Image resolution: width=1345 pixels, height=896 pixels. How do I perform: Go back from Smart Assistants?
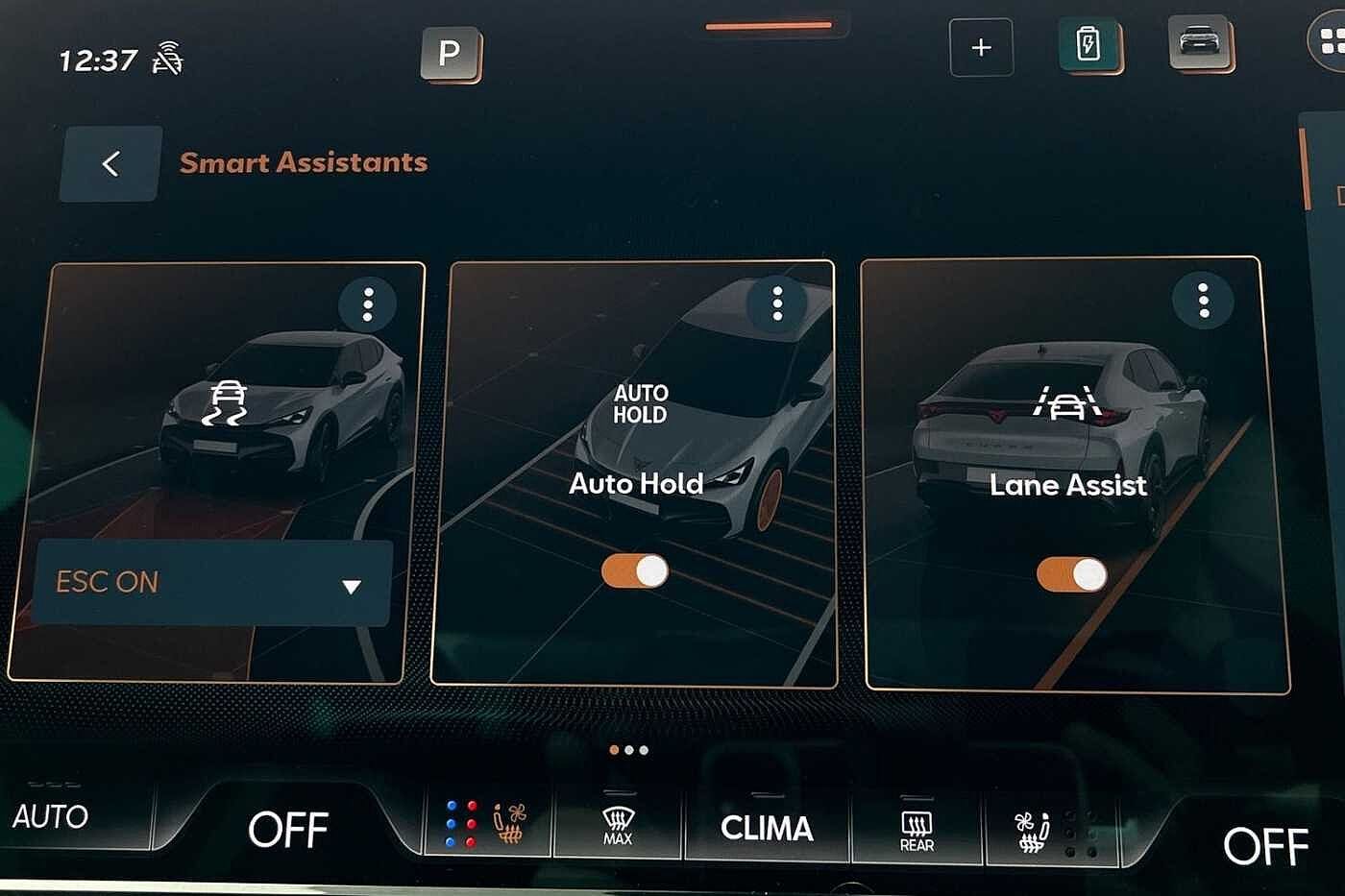[110, 164]
